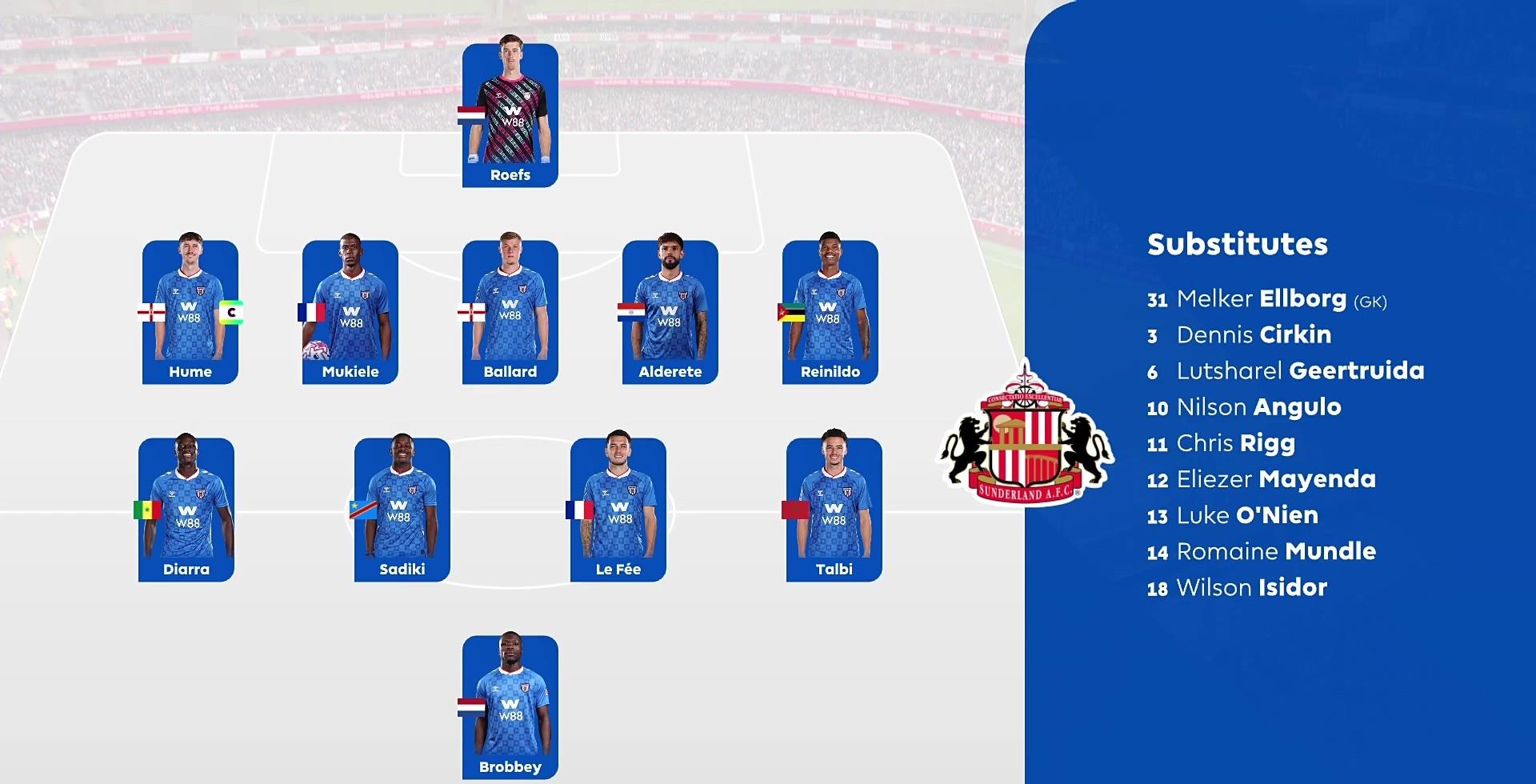Select Alderete's player card

[x=670, y=312]
